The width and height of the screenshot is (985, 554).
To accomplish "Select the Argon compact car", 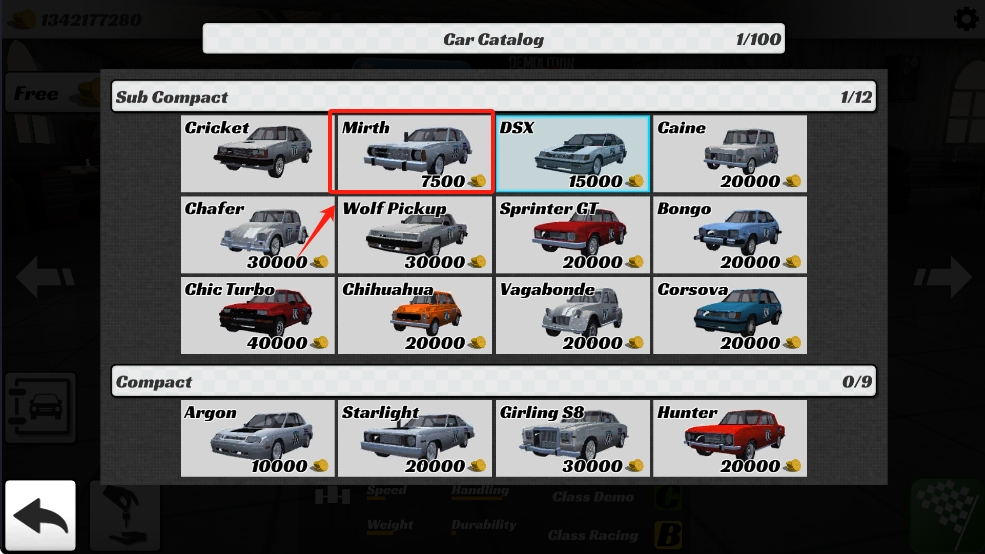I will [258, 438].
